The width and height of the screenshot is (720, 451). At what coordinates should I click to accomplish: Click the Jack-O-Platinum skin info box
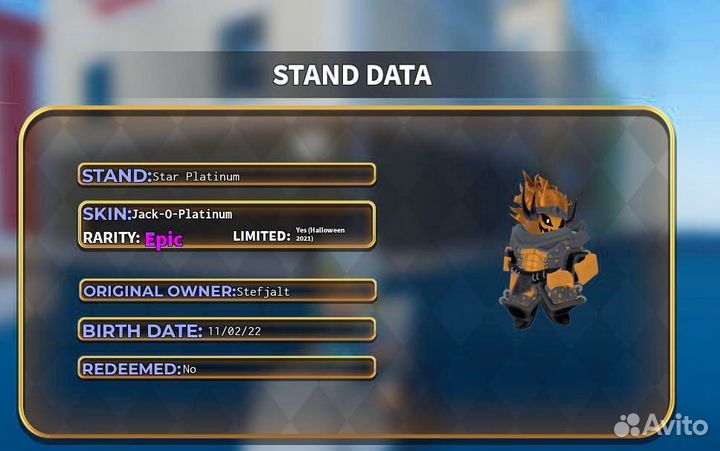point(227,225)
